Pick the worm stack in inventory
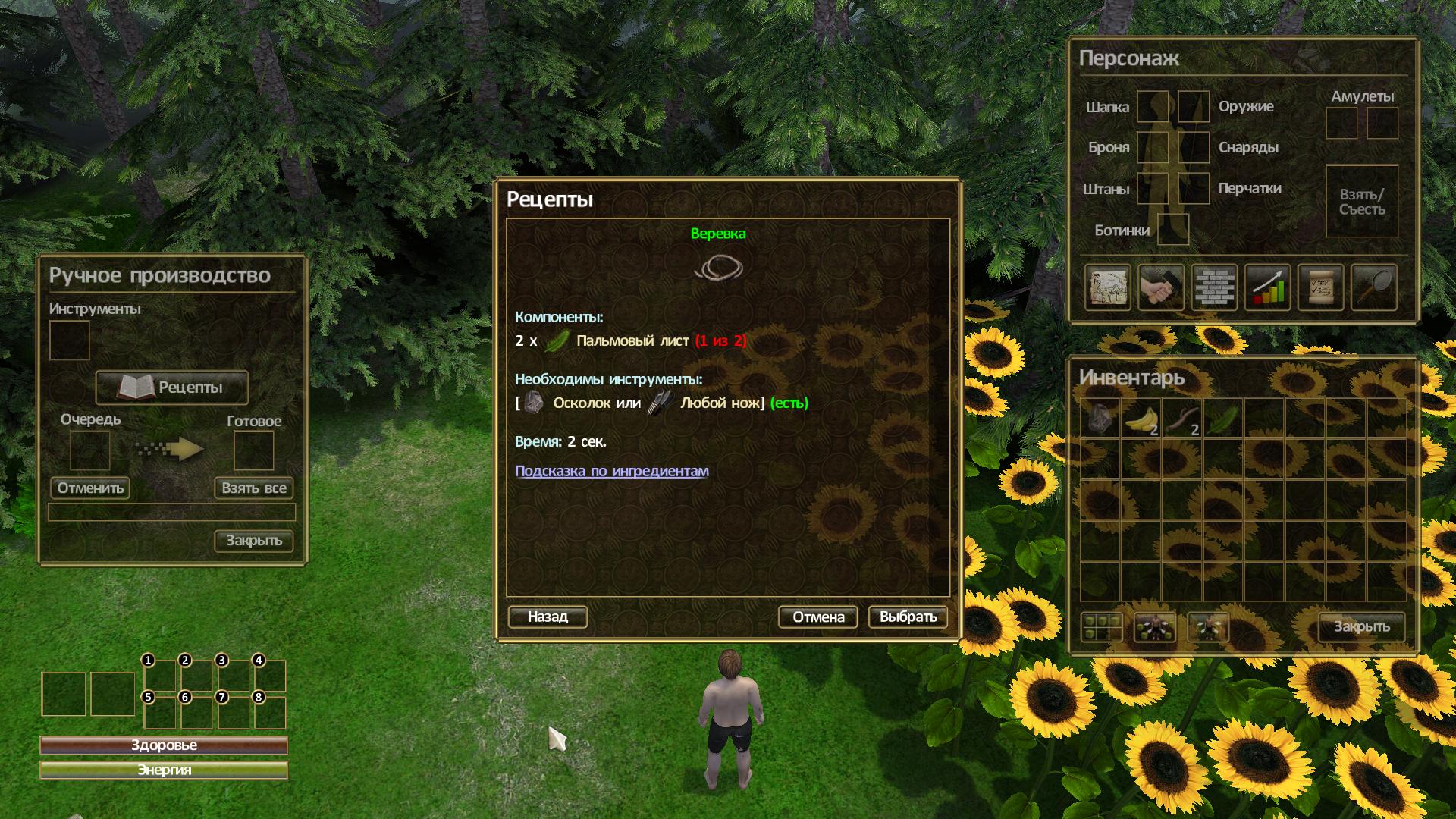The width and height of the screenshot is (1456, 819). [x=1182, y=419]
